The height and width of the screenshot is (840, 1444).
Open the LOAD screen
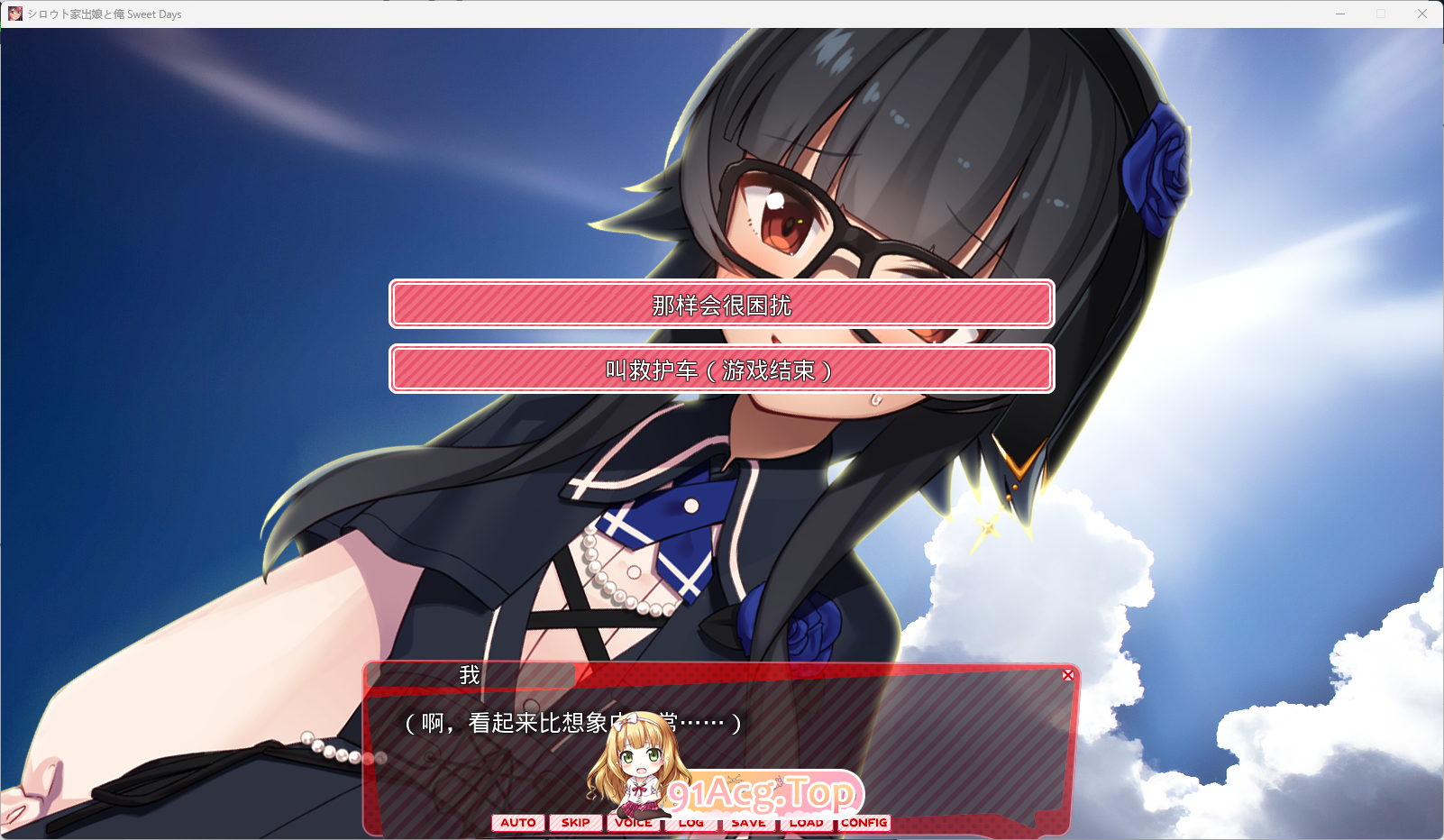pyautogui.click(x=807, y=822)
